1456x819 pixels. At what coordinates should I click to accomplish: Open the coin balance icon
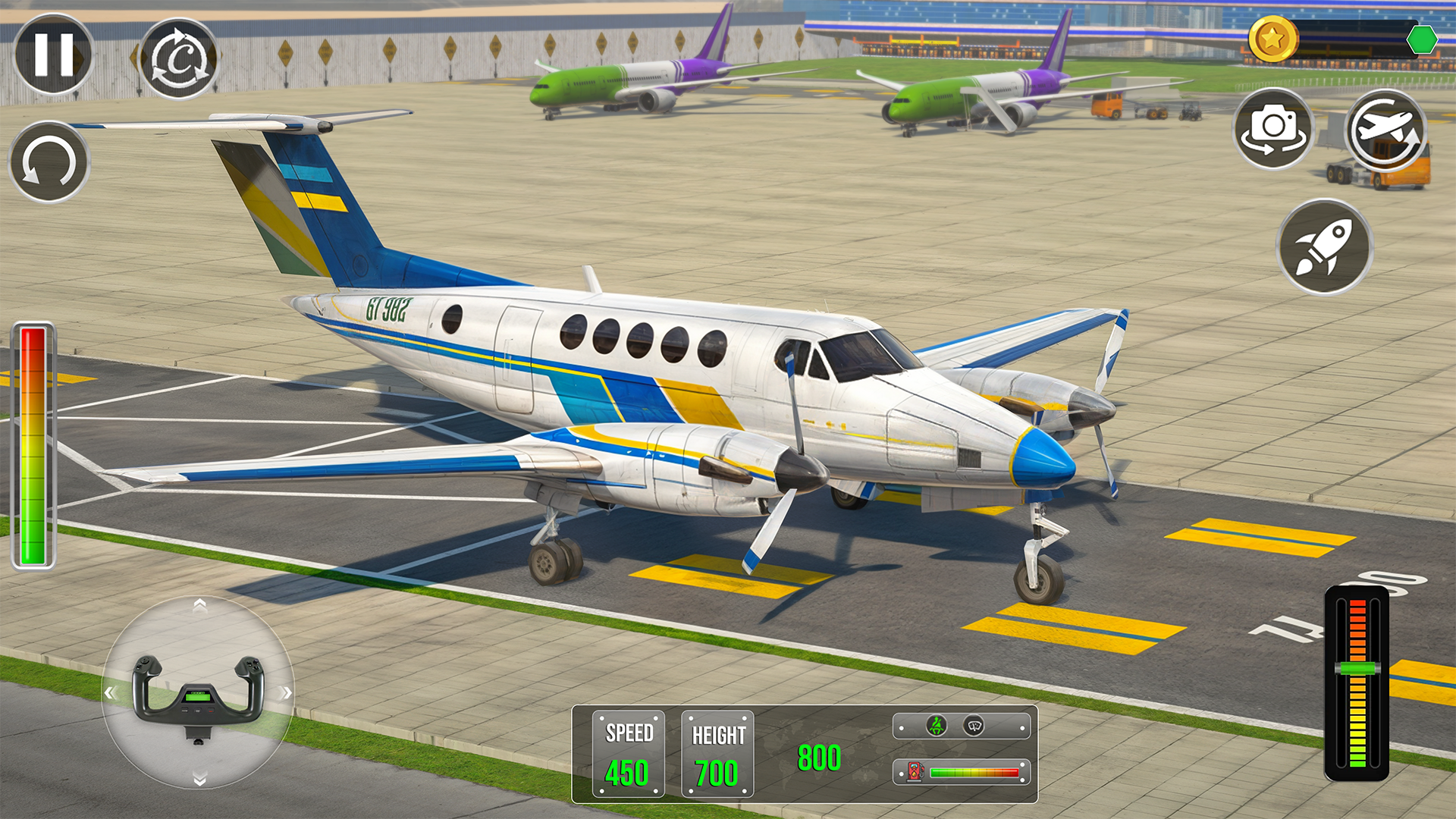(1272, 39)
